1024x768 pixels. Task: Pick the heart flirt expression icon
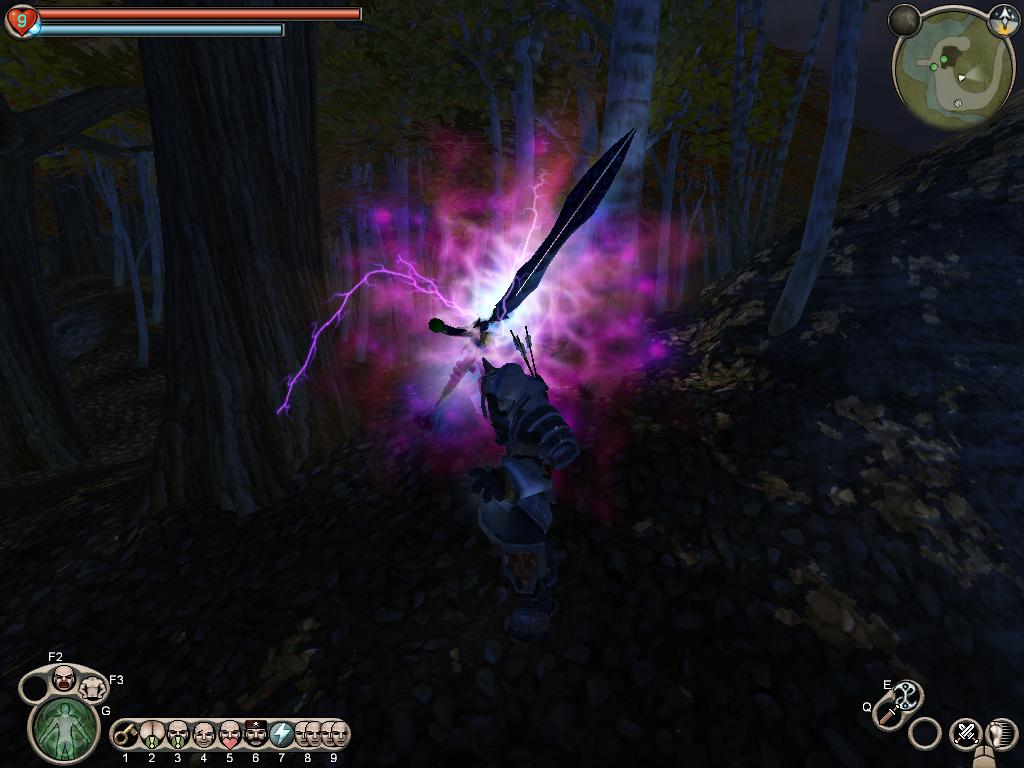(x=230, y=735)
